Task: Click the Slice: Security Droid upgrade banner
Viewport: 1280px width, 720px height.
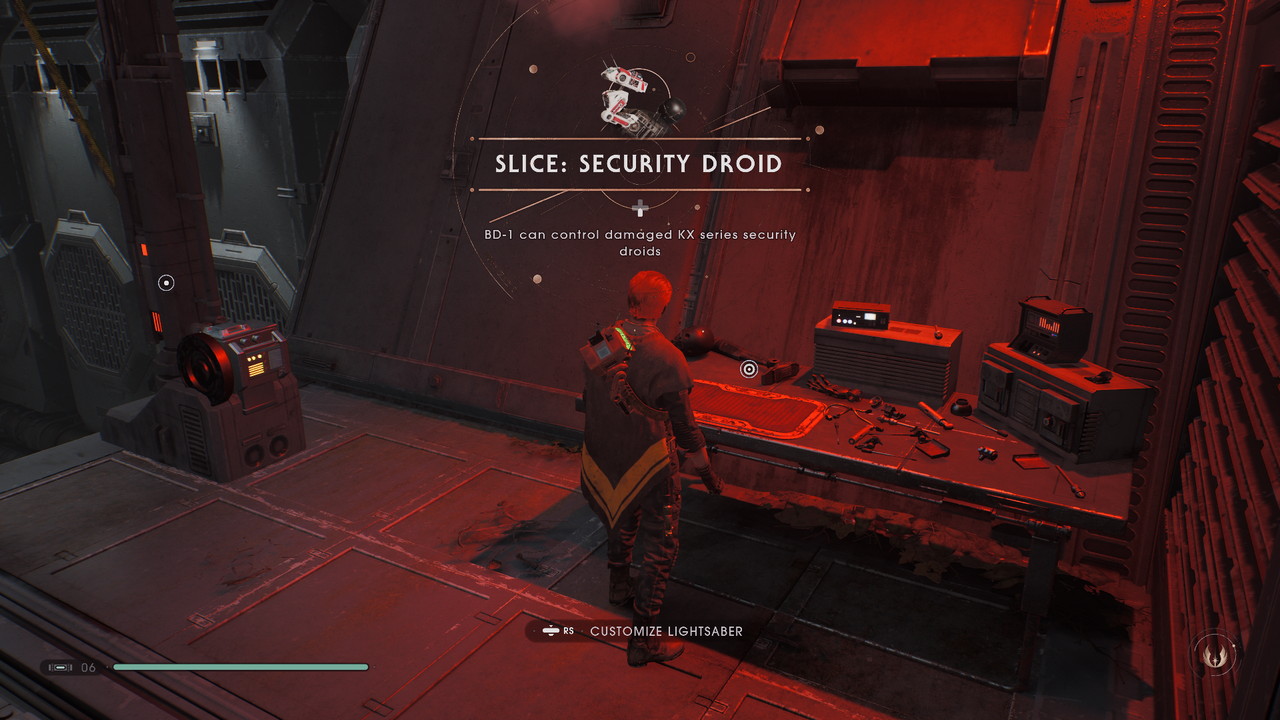Action: 639,164
